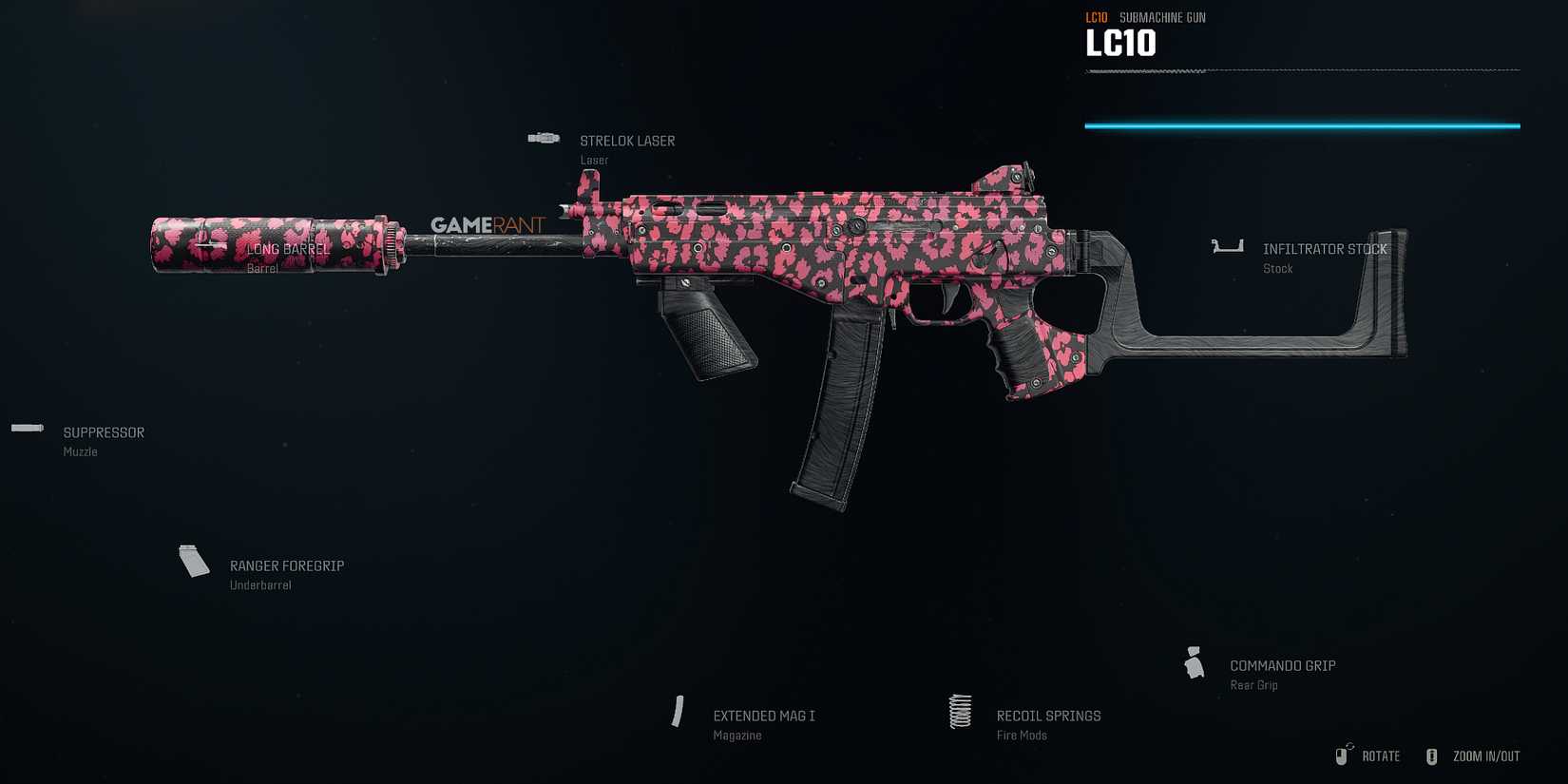This screenshot has height=784, width=1568.
Task: Select the Underbarrel text under Ranger Foregrip
Action: point(260,584)
